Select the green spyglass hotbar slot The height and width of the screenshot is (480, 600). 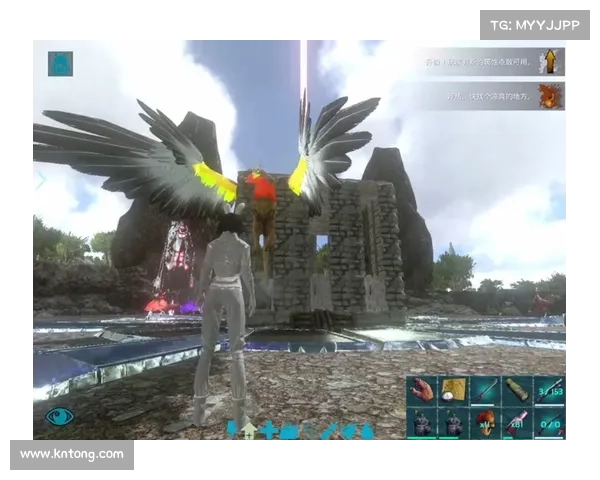coord(518,391)
